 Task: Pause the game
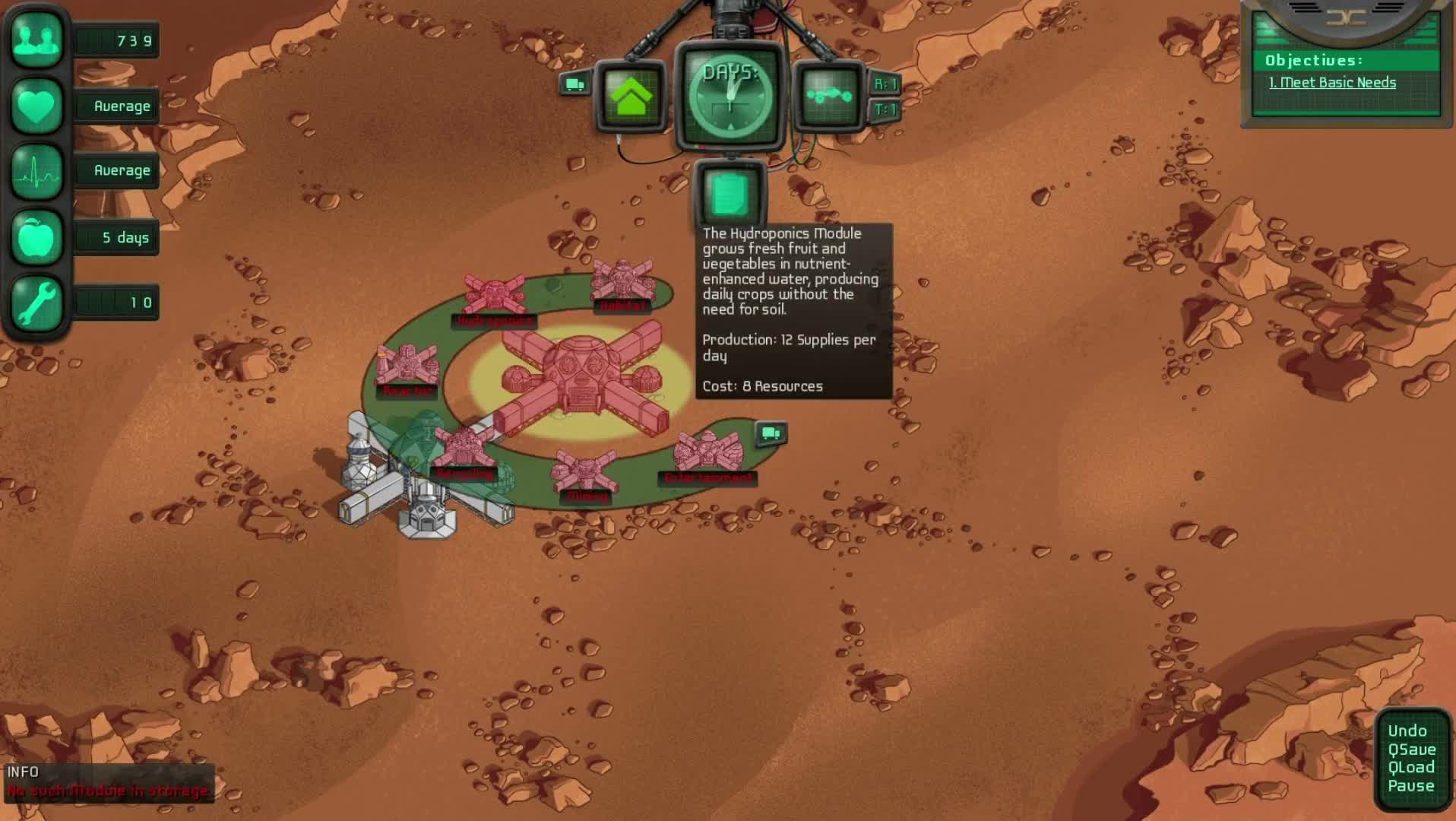click(1410, 786)
